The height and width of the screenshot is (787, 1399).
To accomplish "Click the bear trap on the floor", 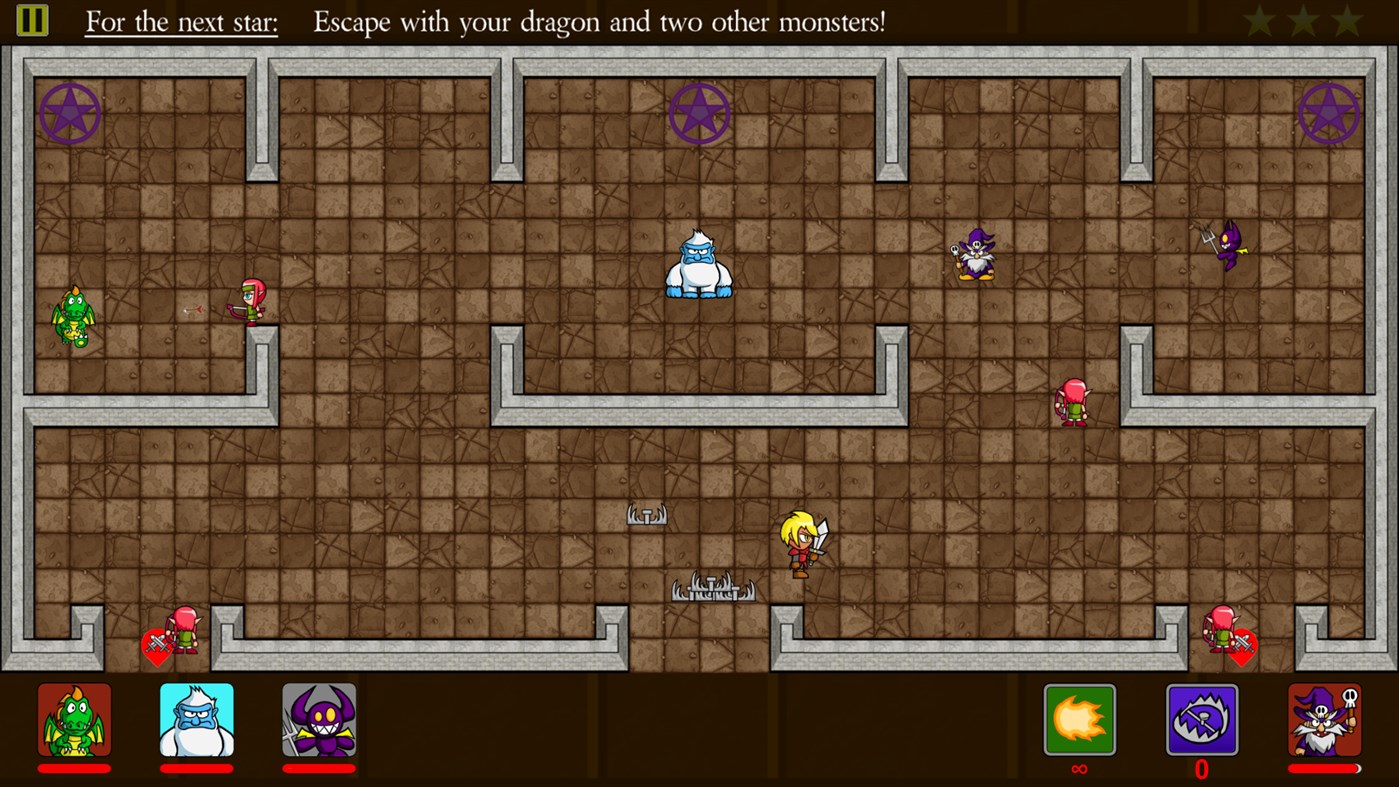I will [646, 513].
